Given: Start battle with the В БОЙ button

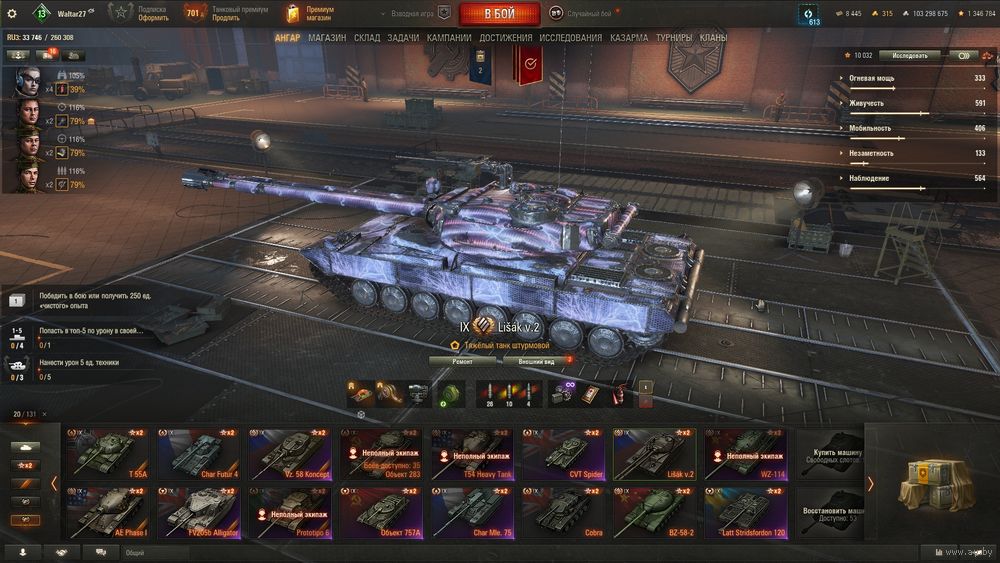Looking at the screenshot, I should click(499, 14).
